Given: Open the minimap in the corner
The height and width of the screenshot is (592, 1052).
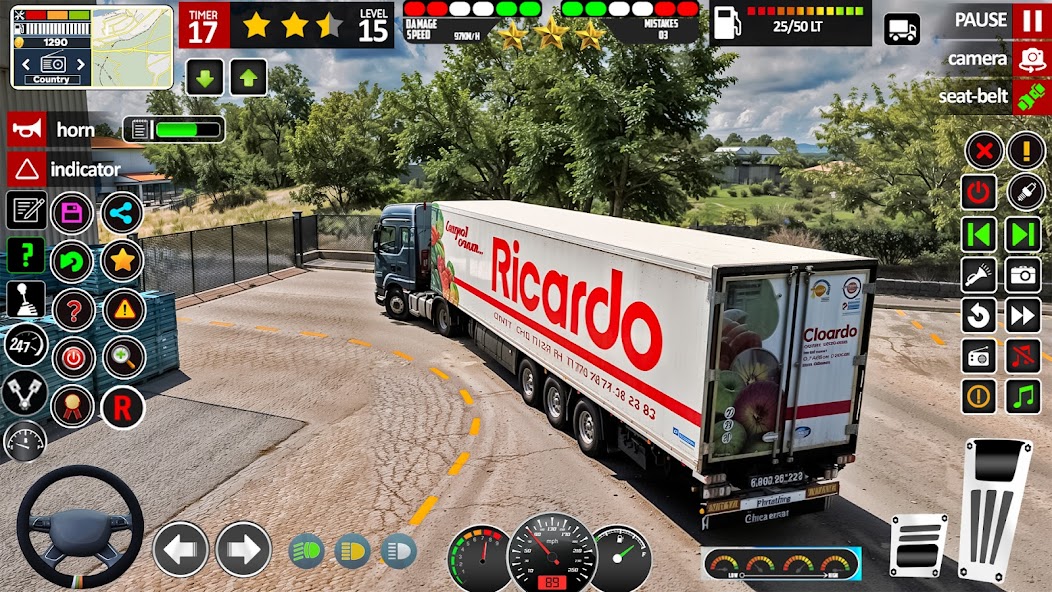Looking at the screenshot, I should click(91, 47).
